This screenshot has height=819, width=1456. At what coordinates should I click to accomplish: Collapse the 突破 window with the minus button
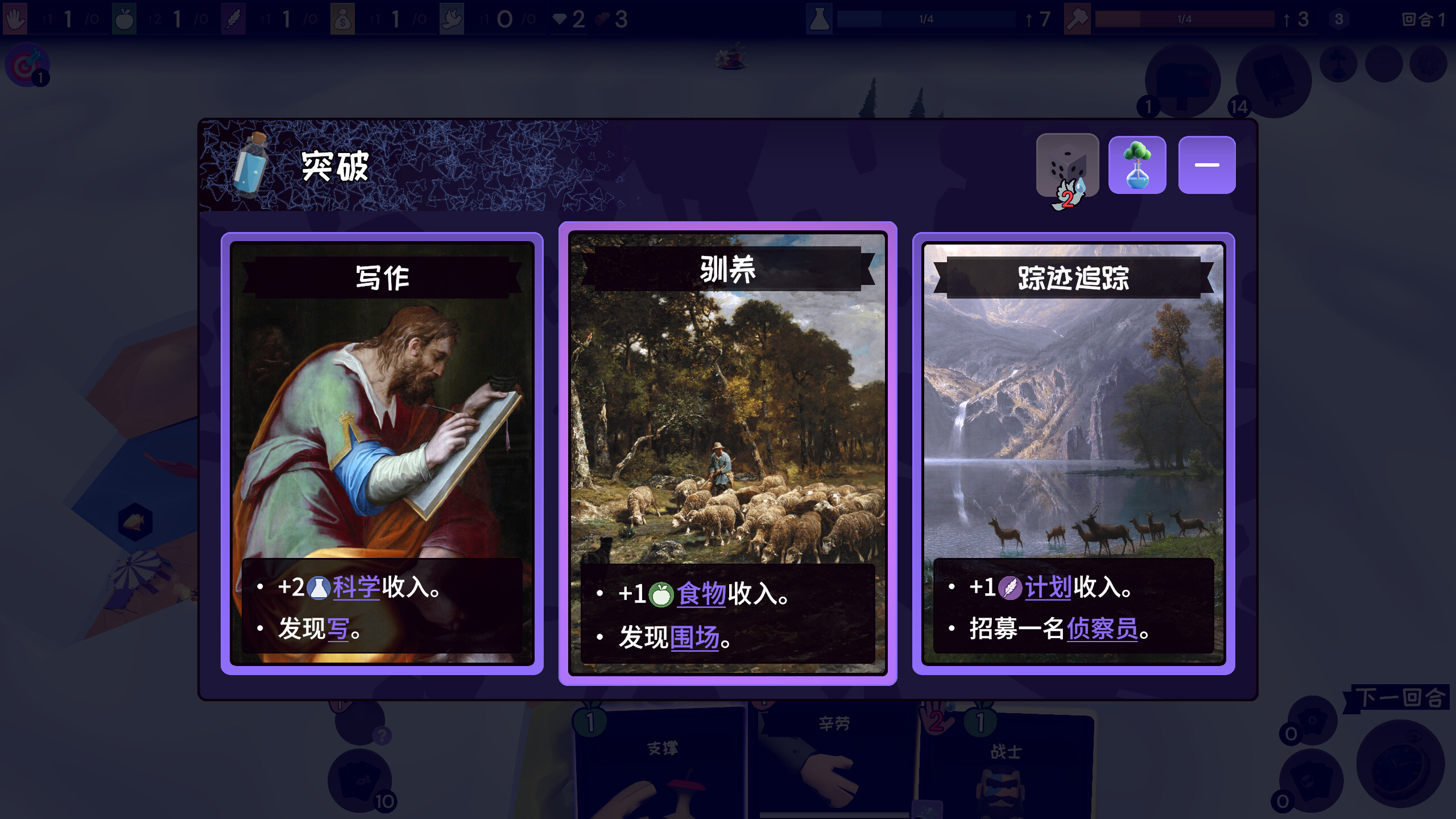1206,166
